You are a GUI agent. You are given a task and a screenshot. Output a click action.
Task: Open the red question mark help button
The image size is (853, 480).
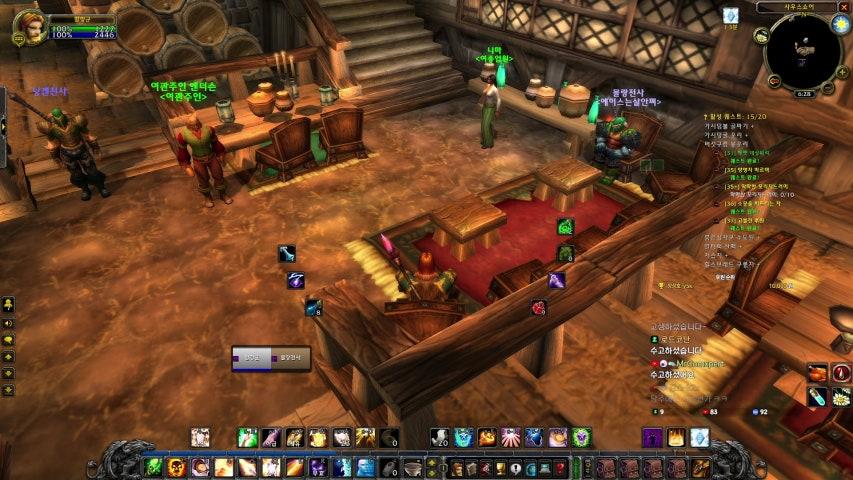561,468
